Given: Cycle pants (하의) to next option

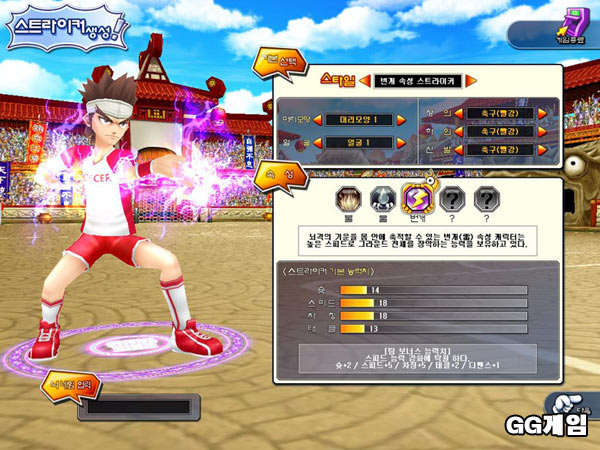Looking at the screenshot, I should pyautogui.click(x=541, y=131).
